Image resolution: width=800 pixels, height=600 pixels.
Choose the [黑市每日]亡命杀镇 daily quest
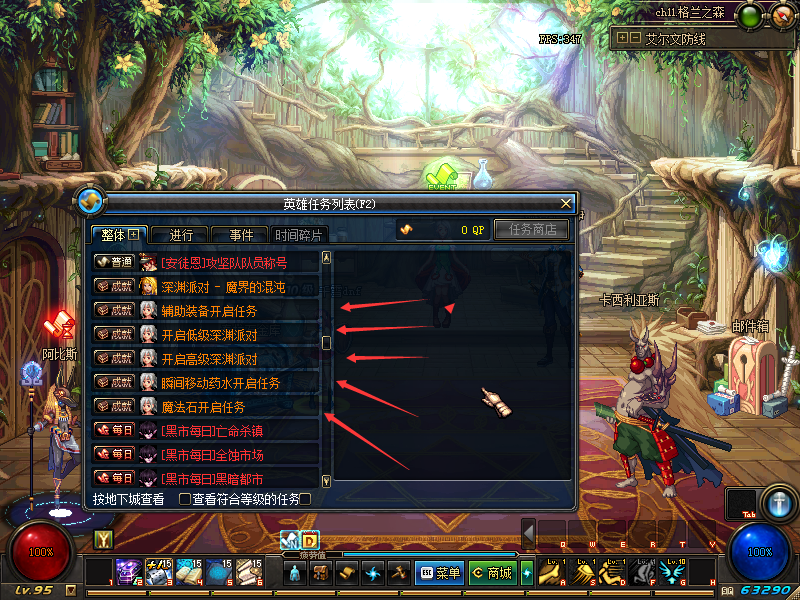(217, 431)
